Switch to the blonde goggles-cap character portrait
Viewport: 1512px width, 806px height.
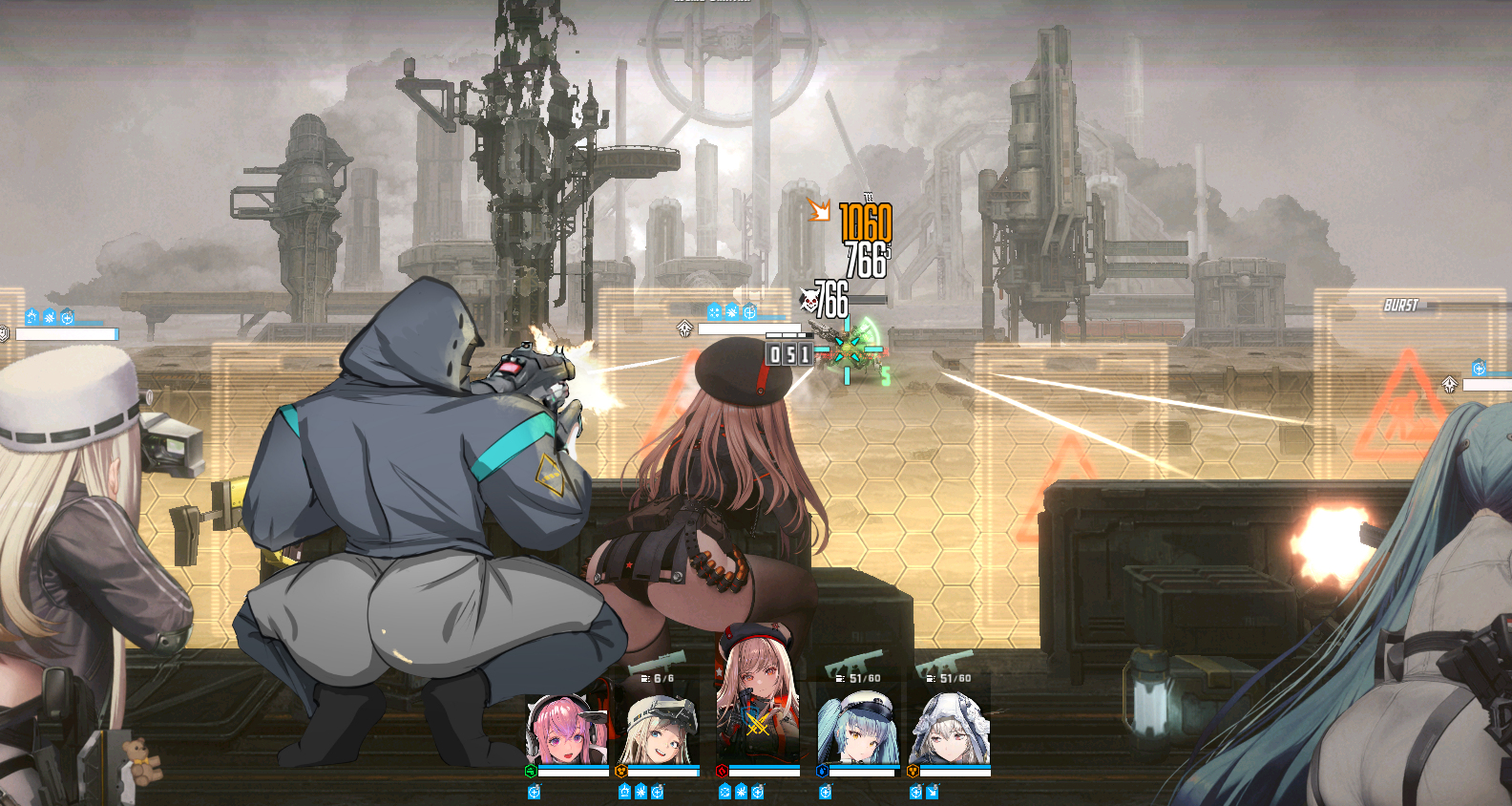point(661,732)
